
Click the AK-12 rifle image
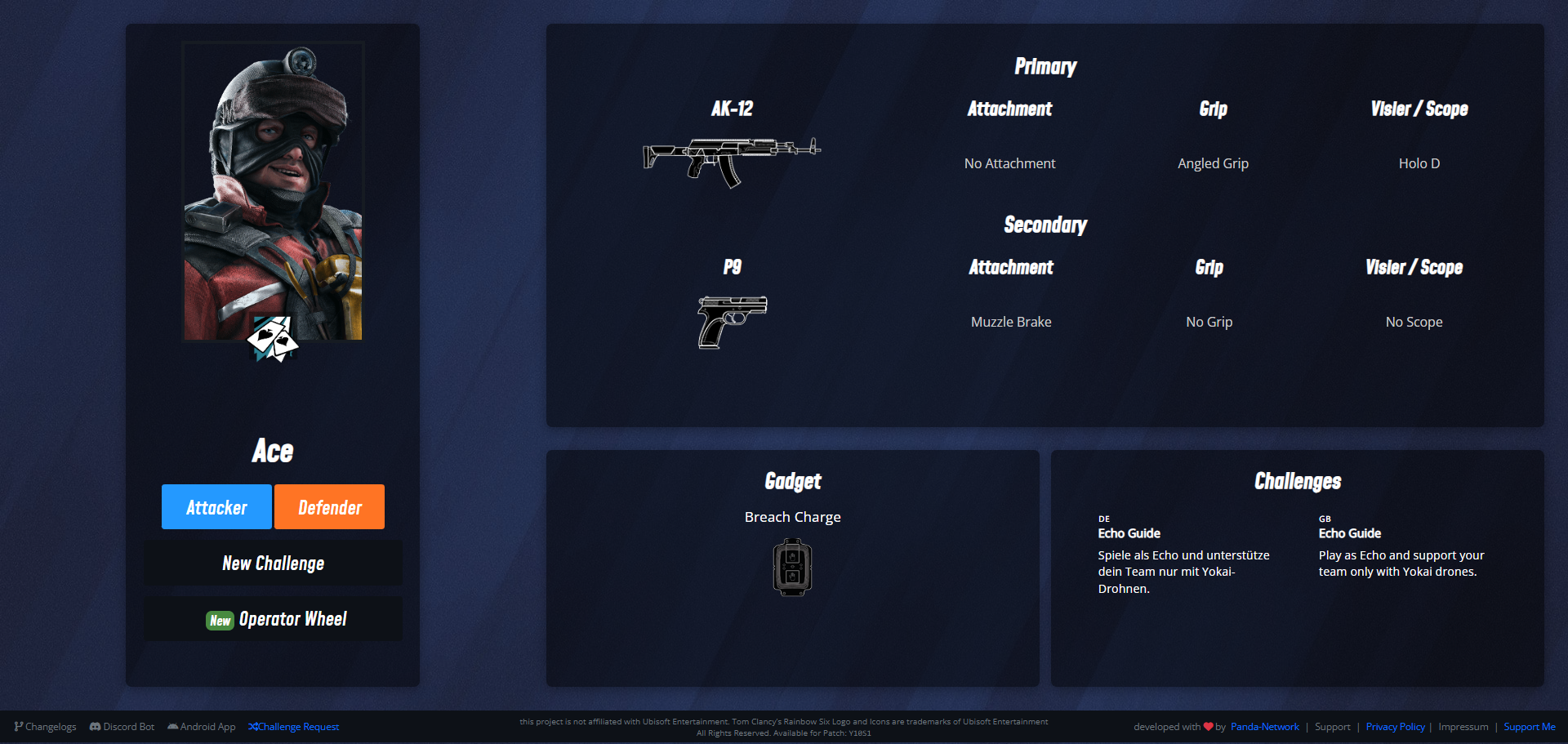click(732, 160)
